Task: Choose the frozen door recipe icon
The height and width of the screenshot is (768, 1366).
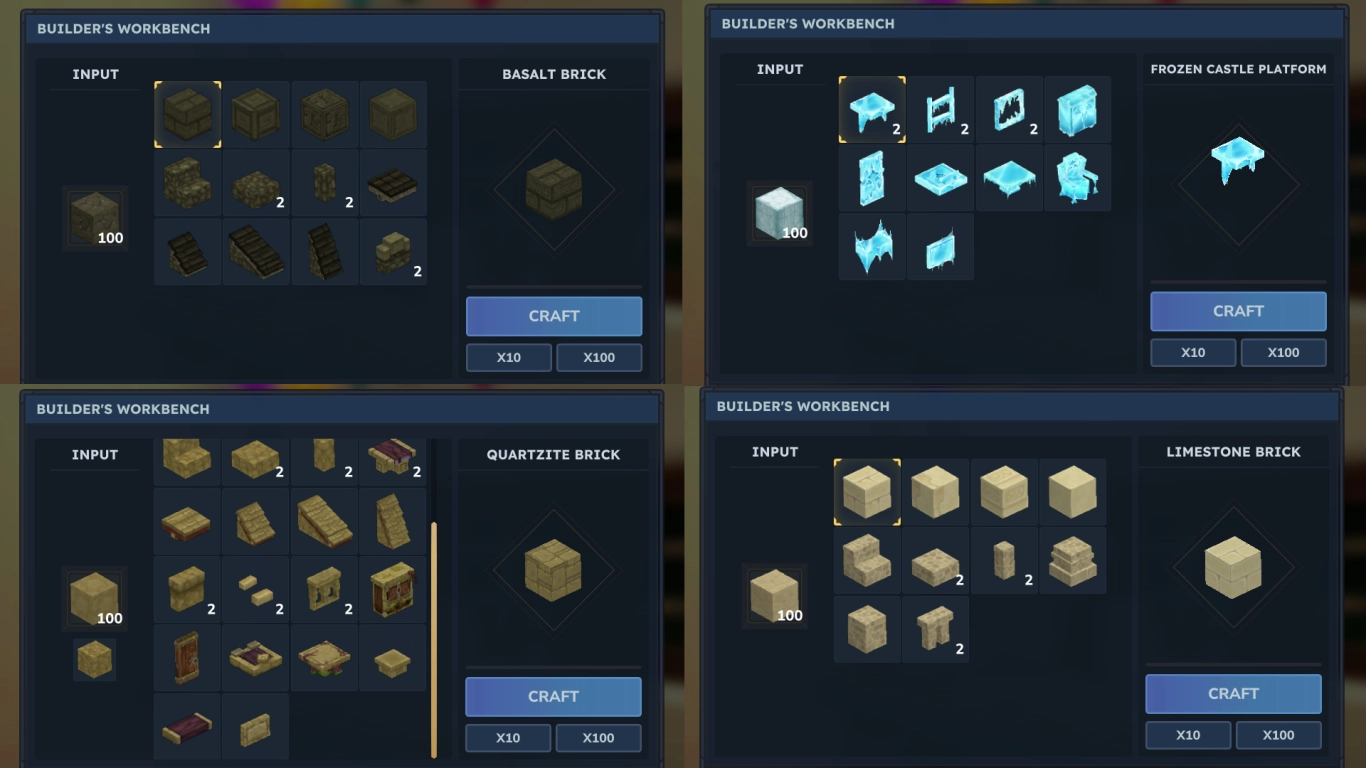Action: [x=870, y=177]
